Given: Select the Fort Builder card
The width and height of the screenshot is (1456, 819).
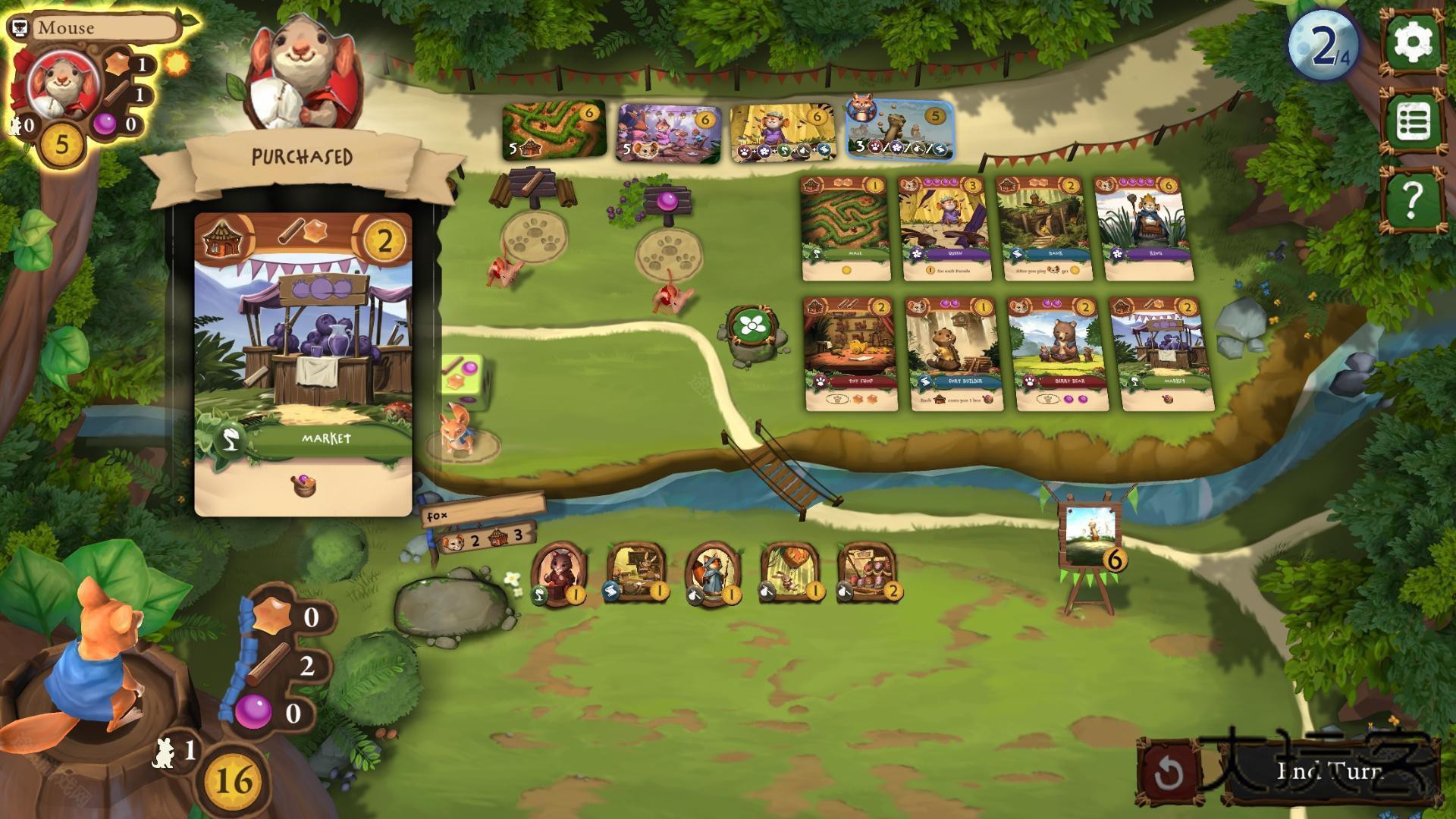Looking at the screenshot, I should click(x=953, y=353).
